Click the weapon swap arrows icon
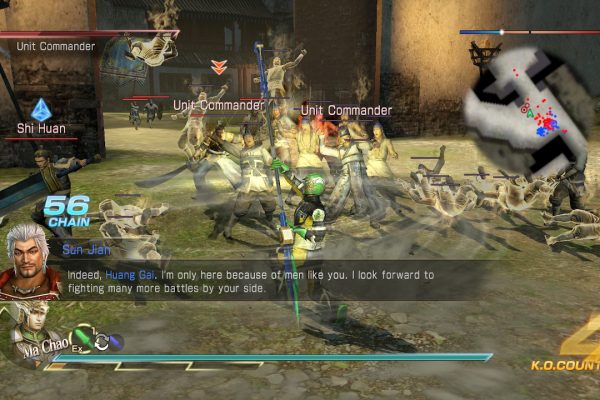This screenshot has width=600, height=400. (x=101, y=342)
